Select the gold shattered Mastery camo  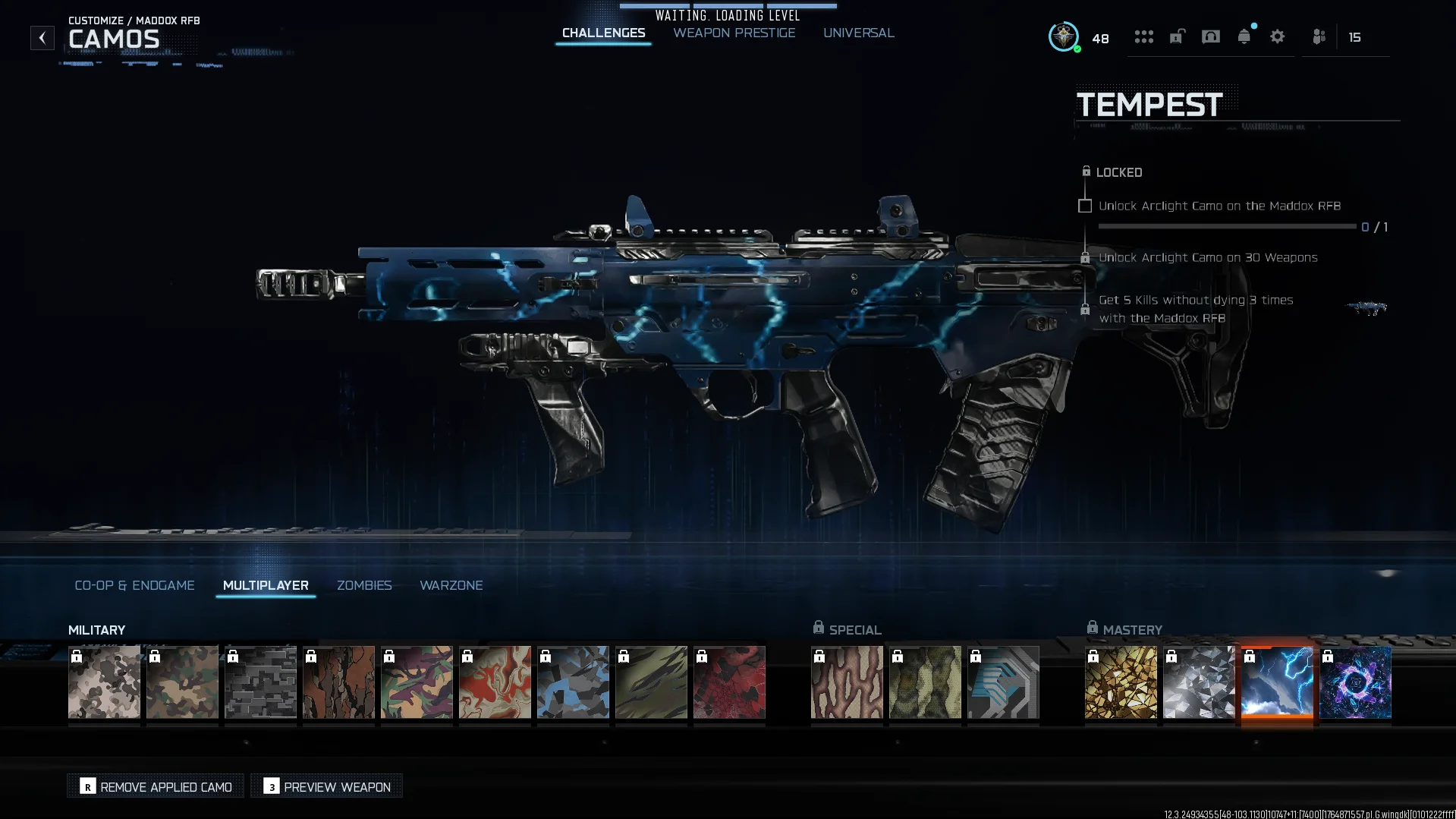[x=1121, y=682]
